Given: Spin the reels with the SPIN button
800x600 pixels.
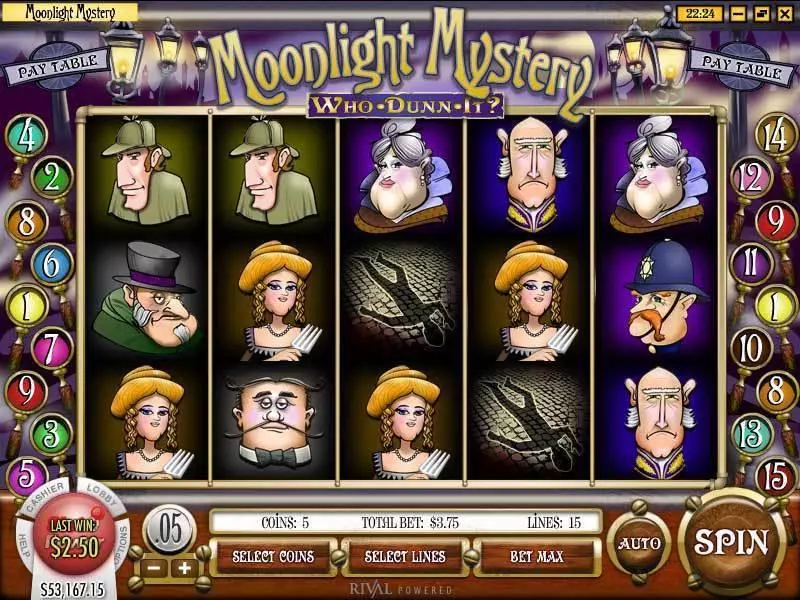Looking at the screenshot, I should 732,542.
